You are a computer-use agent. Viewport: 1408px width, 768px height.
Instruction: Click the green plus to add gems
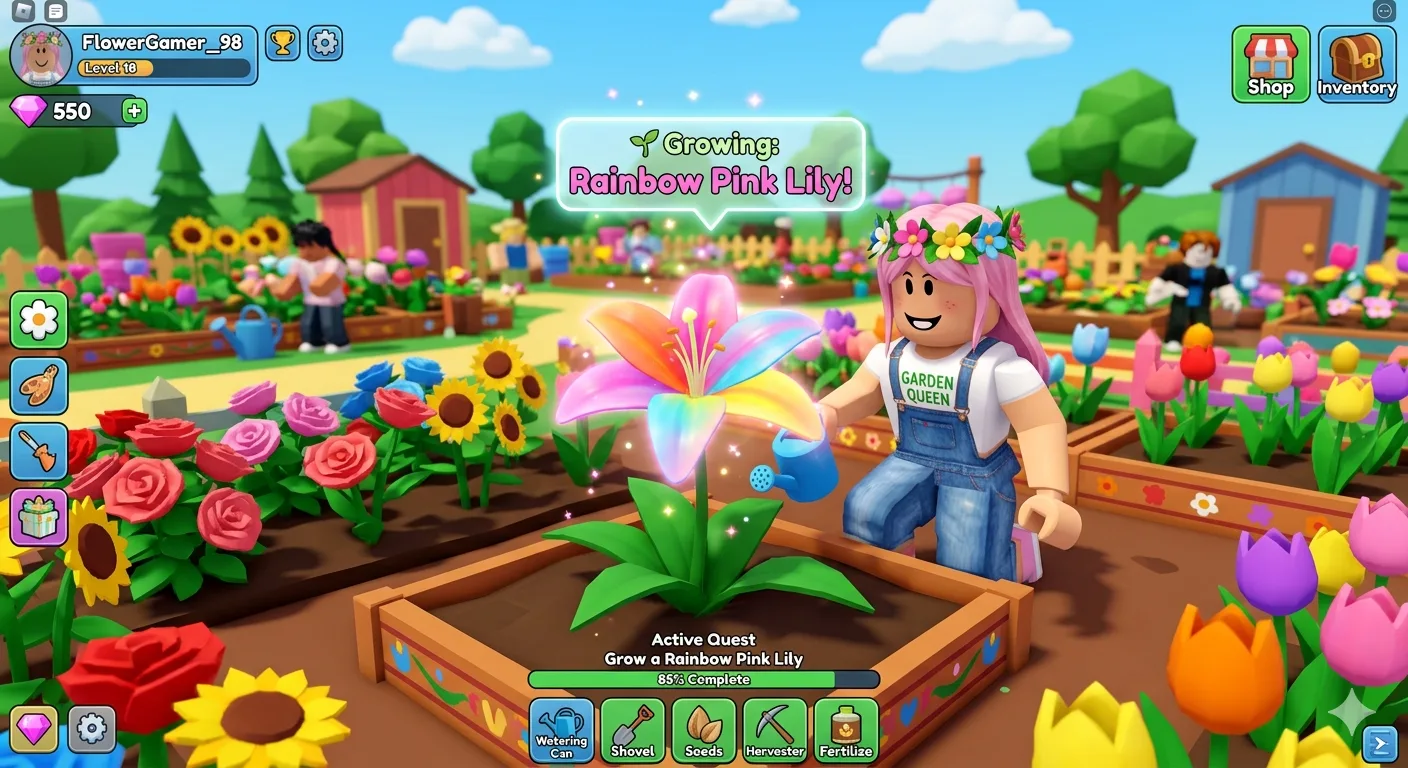[134, 111]
